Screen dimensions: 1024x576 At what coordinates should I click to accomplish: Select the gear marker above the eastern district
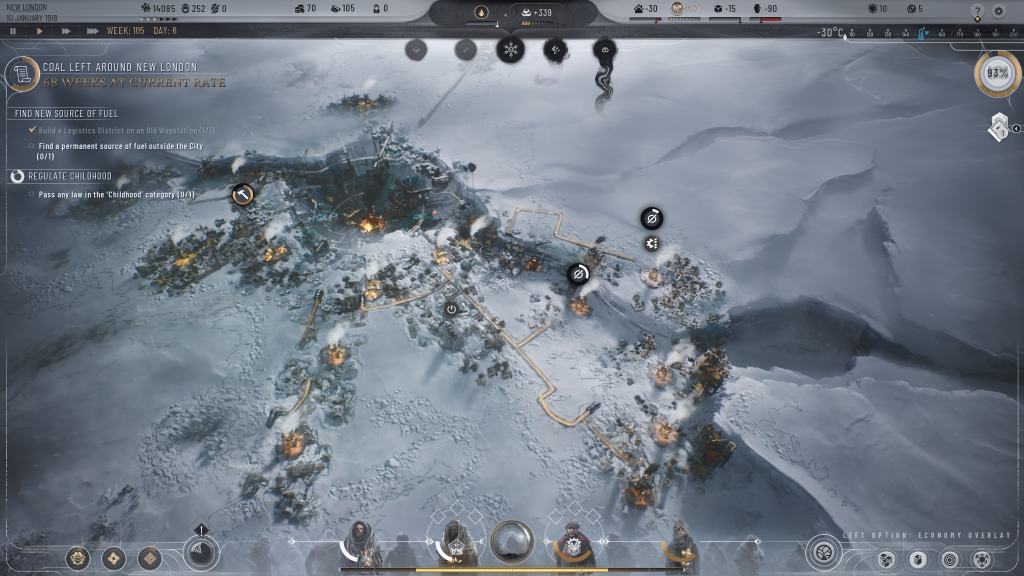(652, 244)
